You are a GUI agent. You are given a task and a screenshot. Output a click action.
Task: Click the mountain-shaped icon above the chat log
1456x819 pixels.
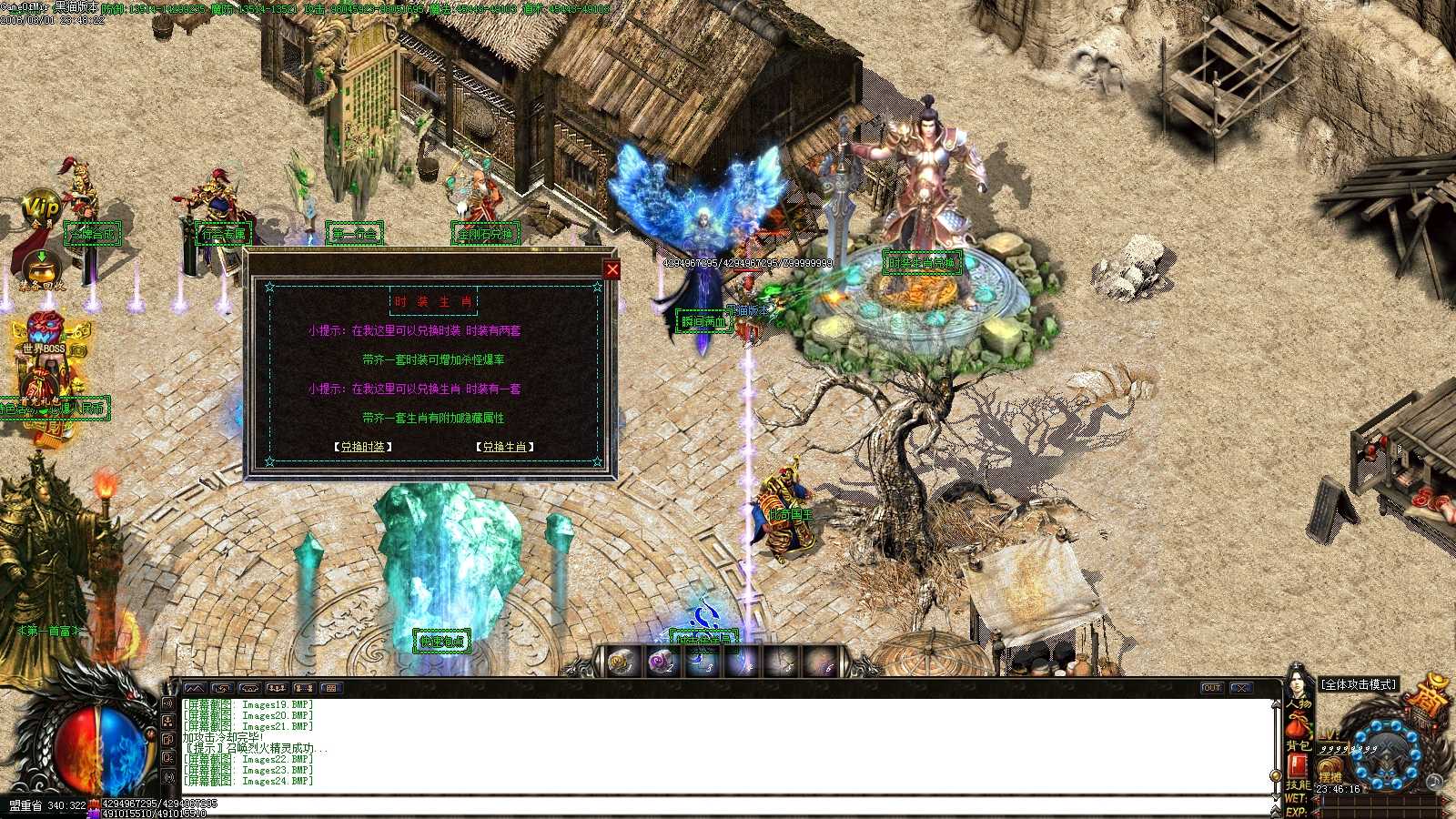click(195, 689)
